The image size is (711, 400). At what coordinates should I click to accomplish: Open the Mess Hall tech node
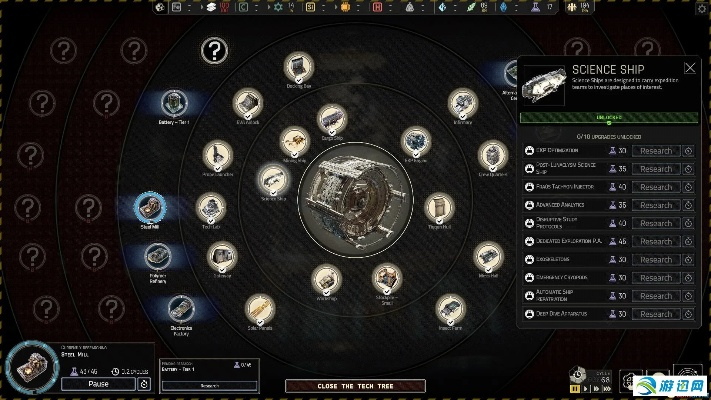click(487, 256)
